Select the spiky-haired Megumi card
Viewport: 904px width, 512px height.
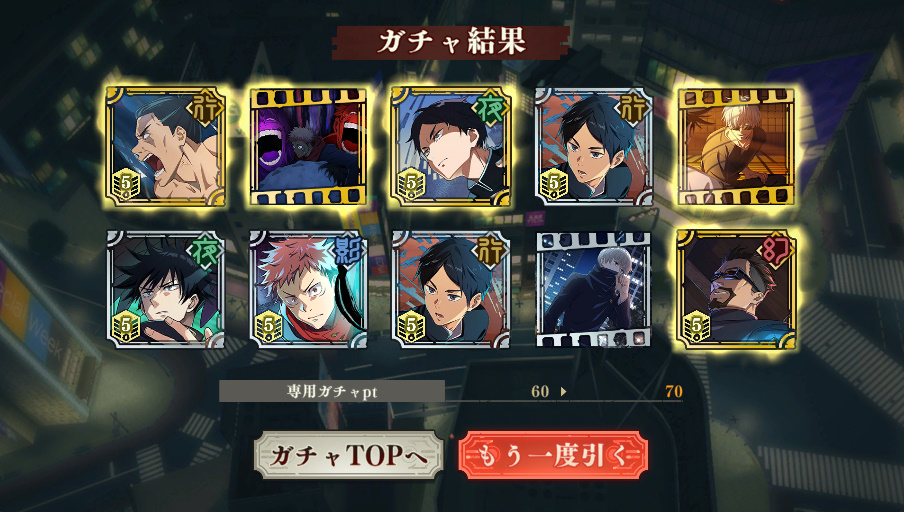pos(165,290)
